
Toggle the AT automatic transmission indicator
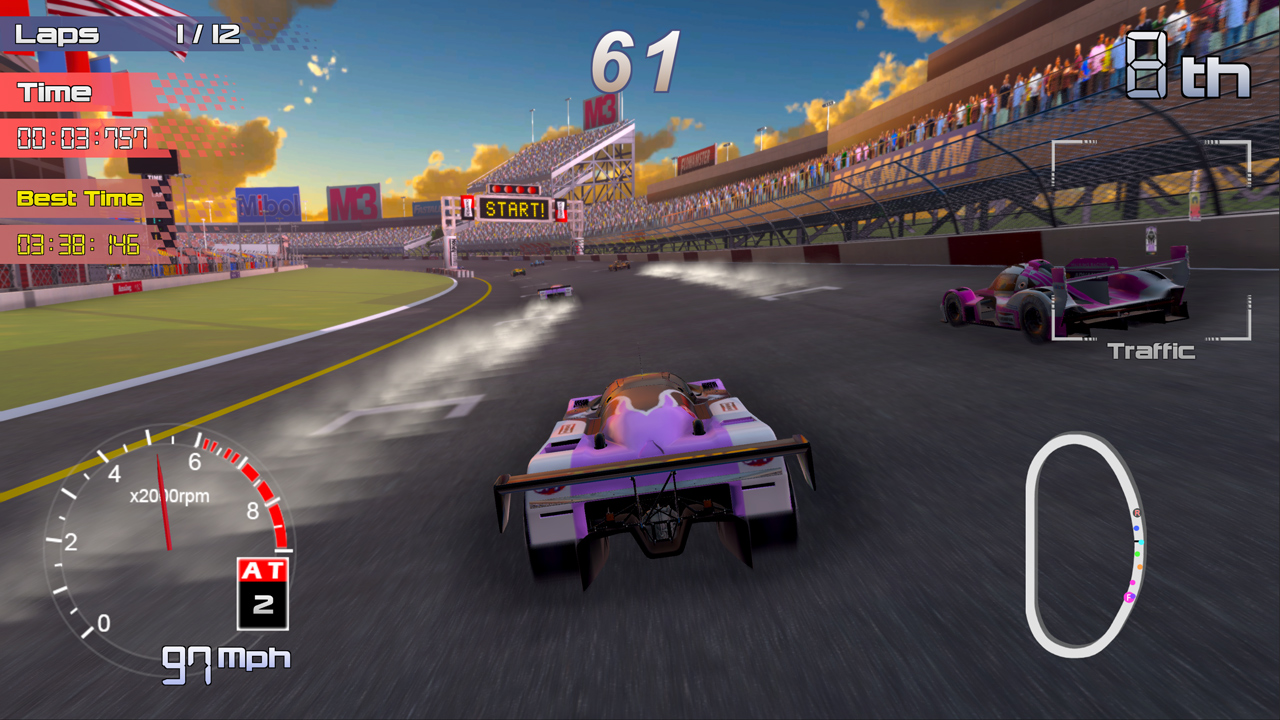pos(261,567)
